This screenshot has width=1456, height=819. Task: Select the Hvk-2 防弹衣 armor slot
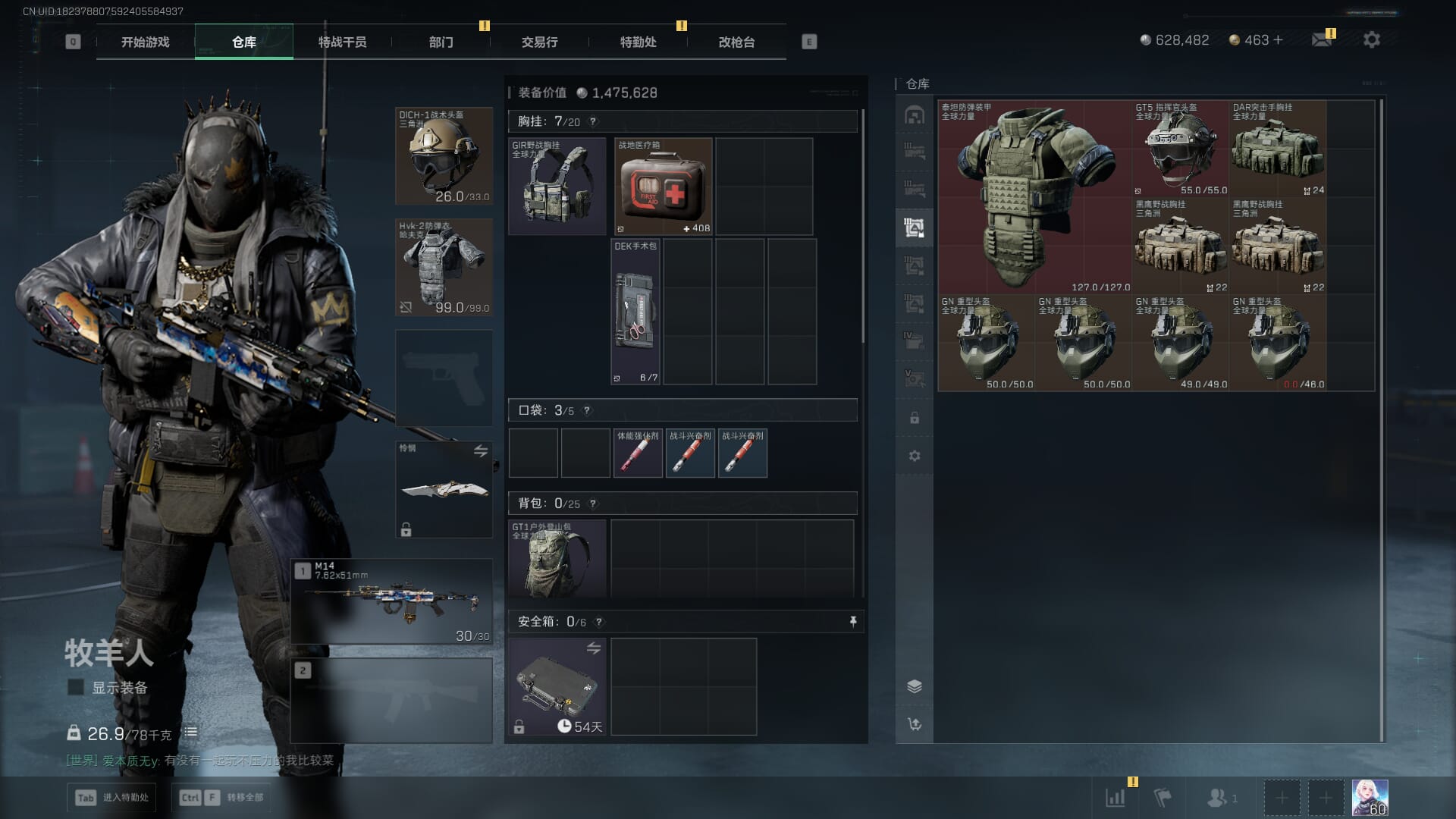(x=444, y=267)
